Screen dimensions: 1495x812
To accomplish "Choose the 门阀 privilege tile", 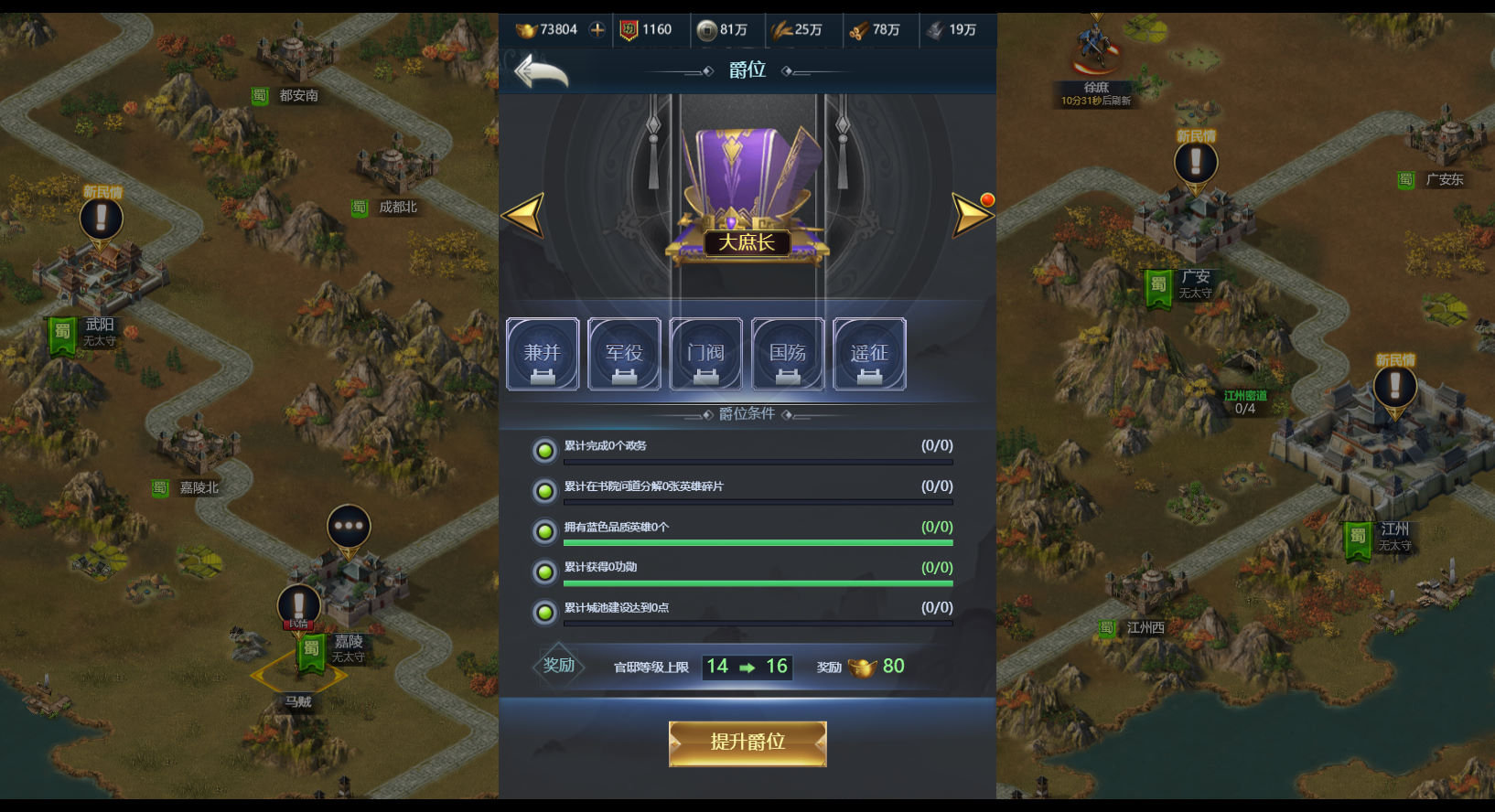I will click(x=705, y=354).
